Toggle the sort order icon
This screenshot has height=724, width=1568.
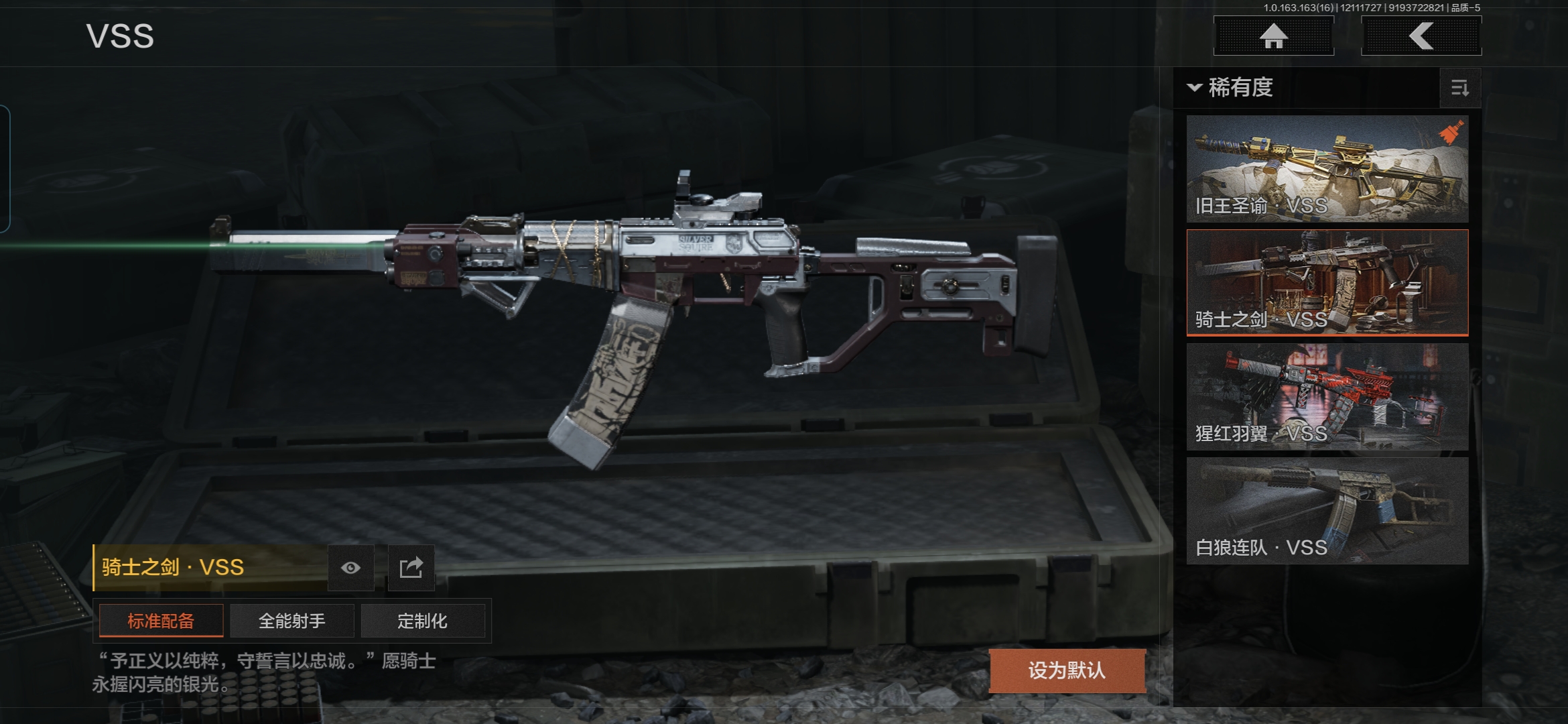pyautogui.click(x=1459, y=88)
